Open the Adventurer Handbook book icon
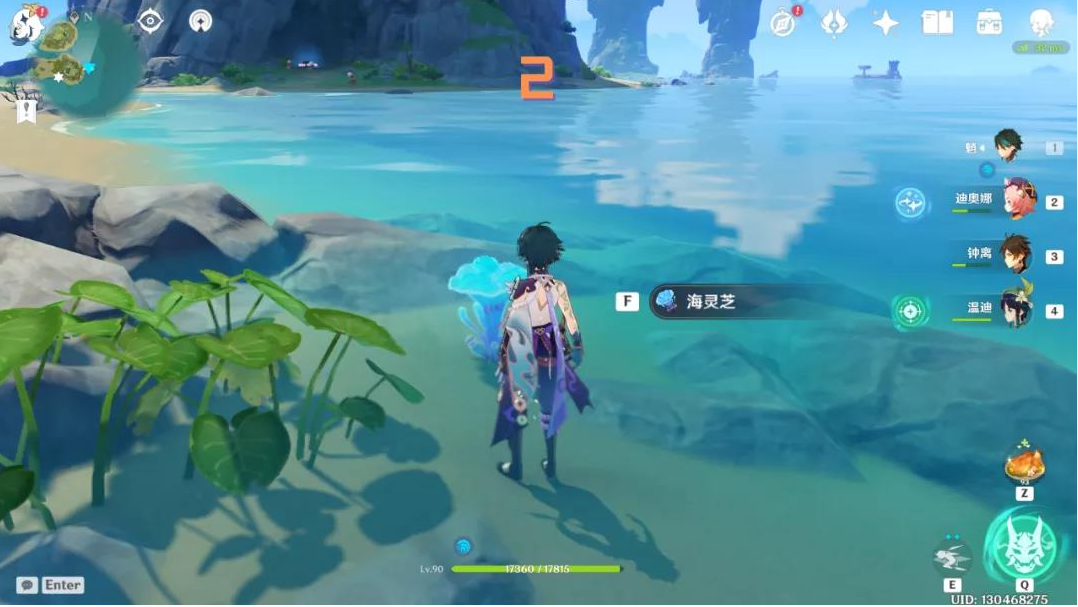Image resolution: width=1078 pixels, height=607 pixels. (937, 23)
